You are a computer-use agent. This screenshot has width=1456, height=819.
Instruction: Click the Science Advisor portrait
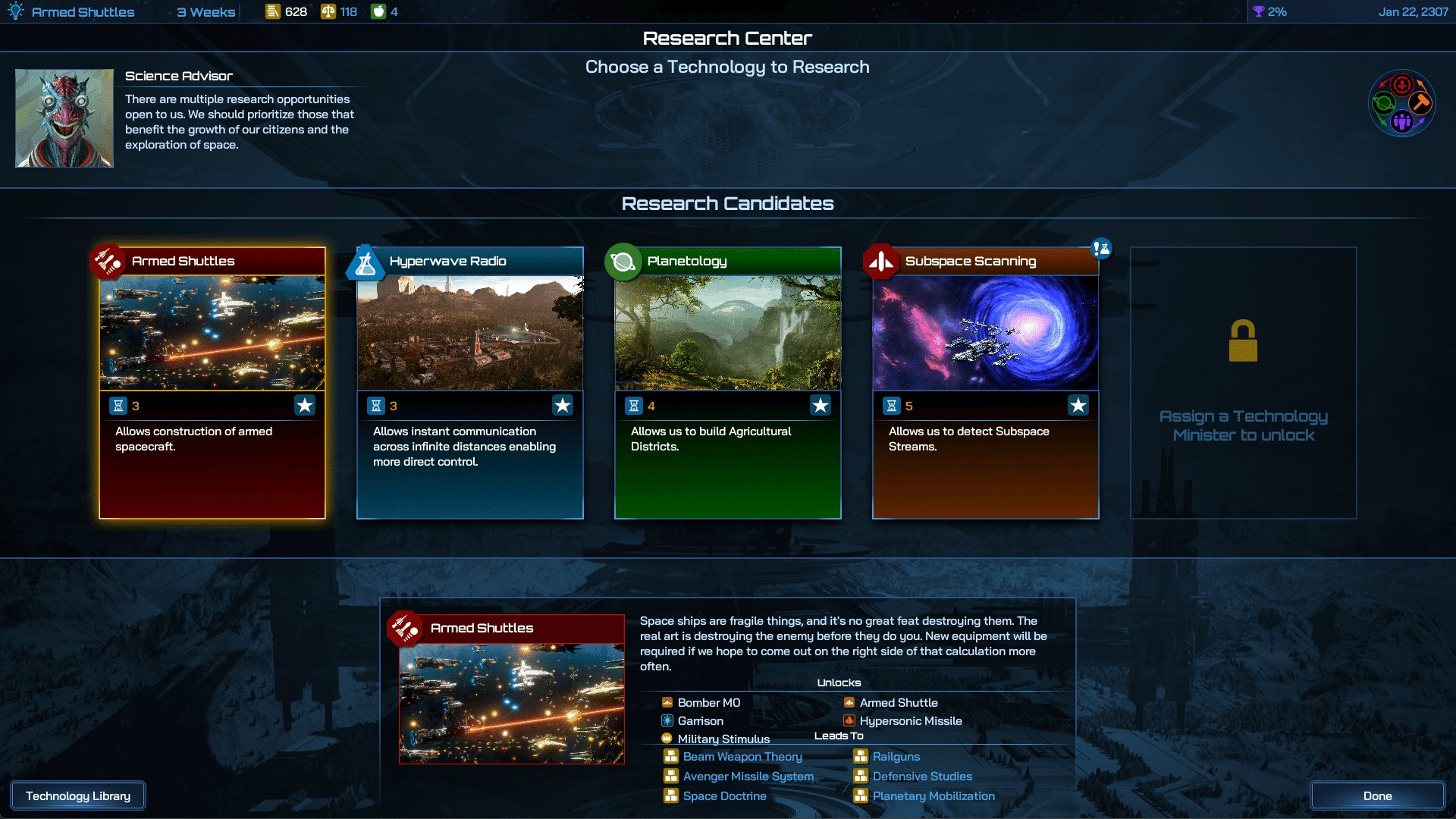pyautogui.click(x=64, y=118)
